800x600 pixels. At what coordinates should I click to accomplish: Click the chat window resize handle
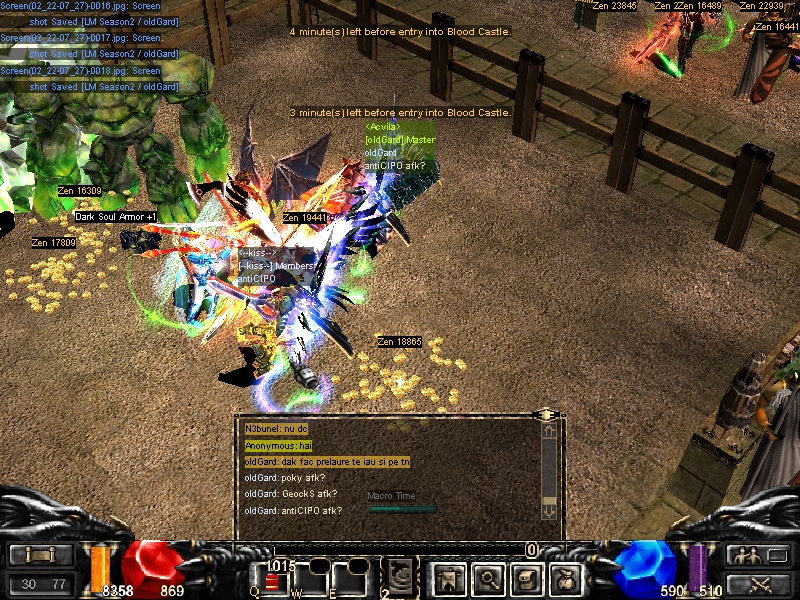pyautogui.click(x=545, y=414)
